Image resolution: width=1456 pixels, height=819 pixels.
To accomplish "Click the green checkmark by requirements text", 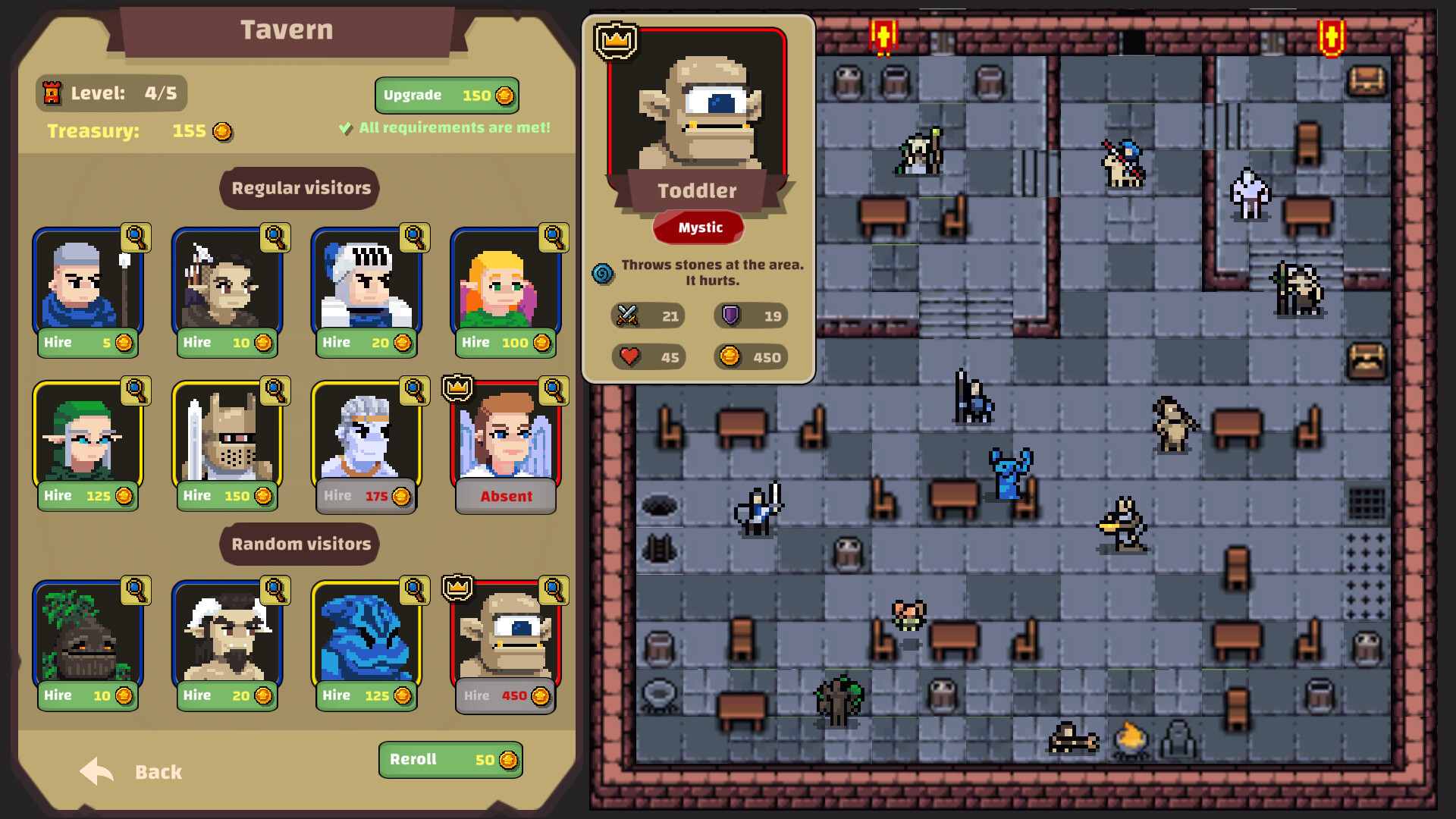I will (x=345, y=127).
